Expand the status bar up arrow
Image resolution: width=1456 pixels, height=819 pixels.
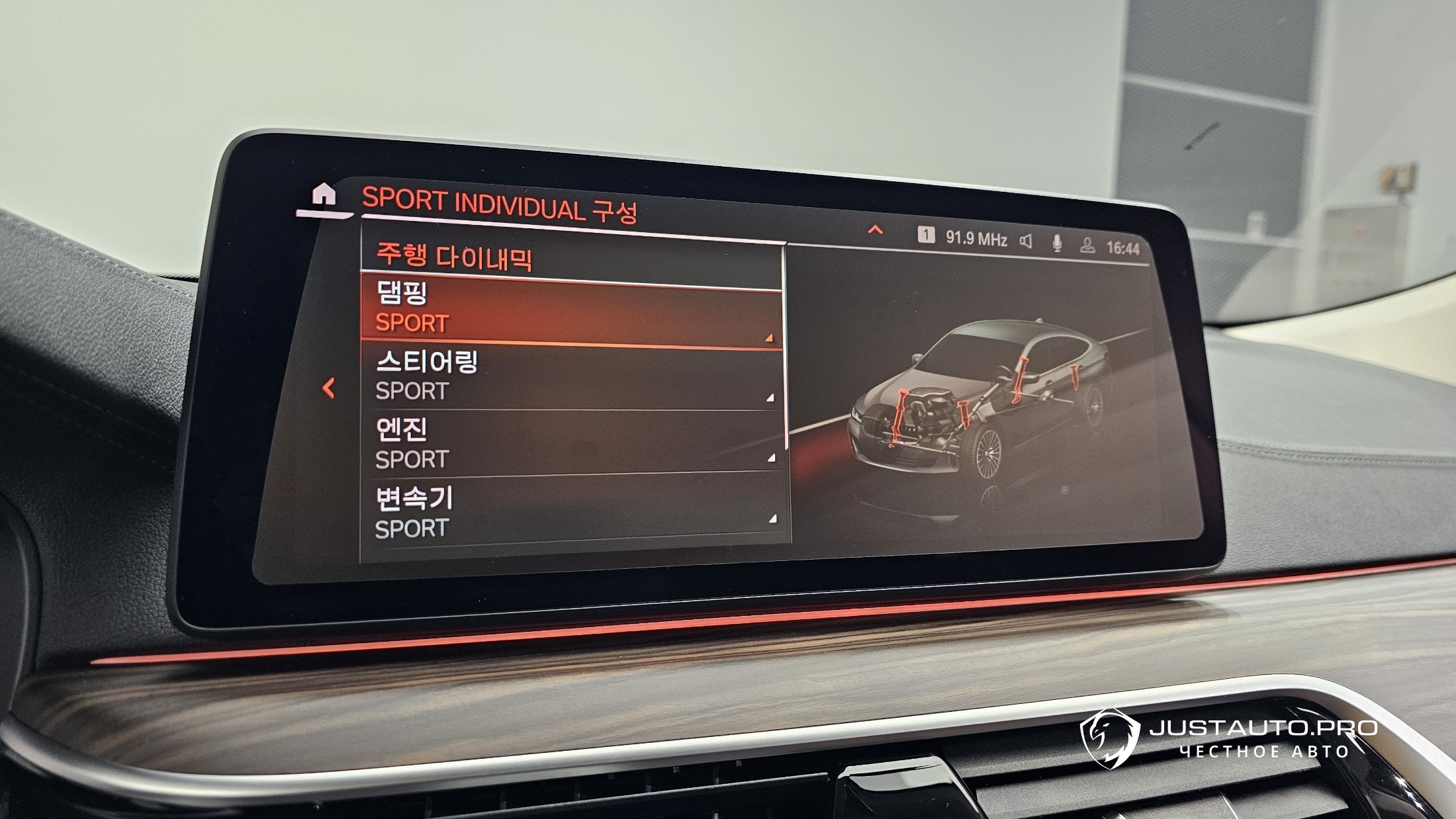(875, 230)
